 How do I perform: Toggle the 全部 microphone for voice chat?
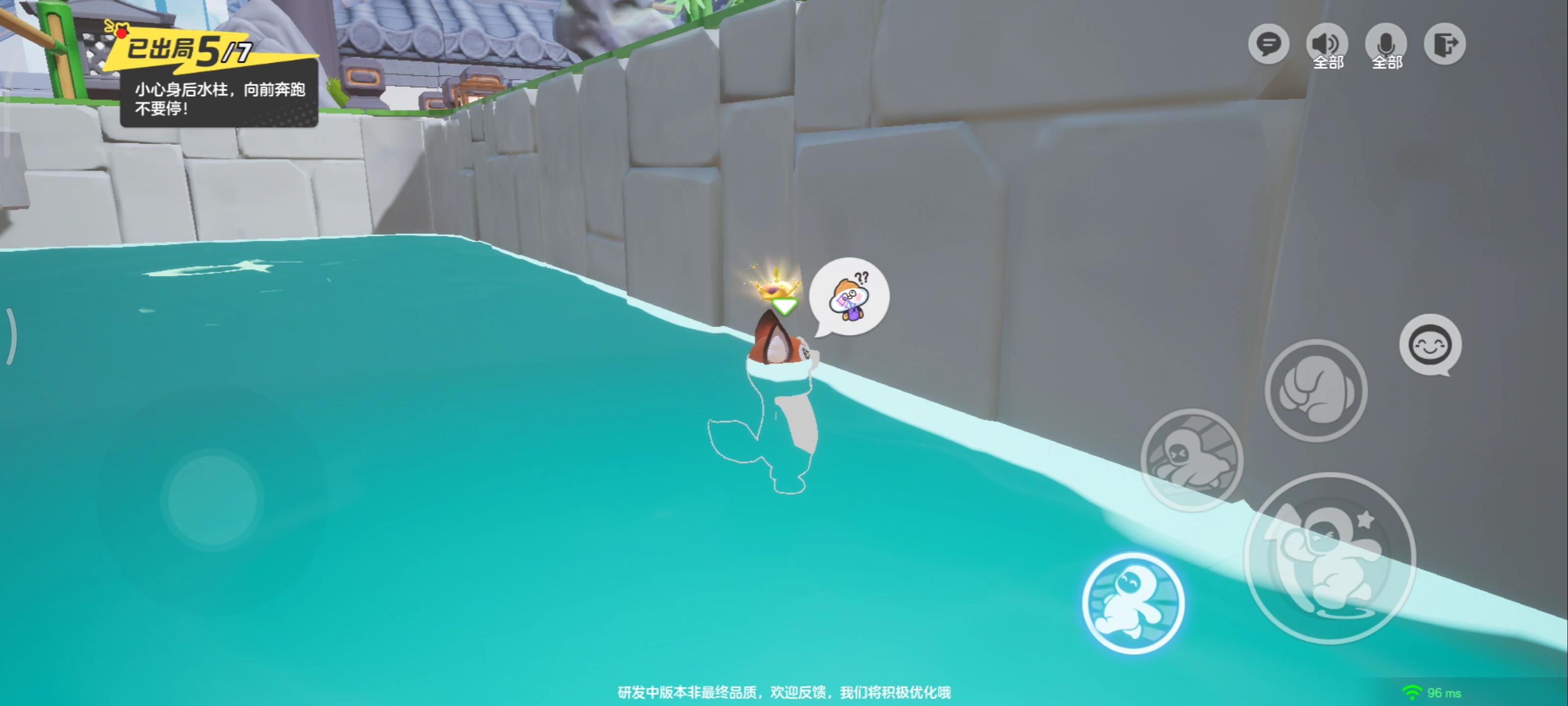(x=1386, y=44)
